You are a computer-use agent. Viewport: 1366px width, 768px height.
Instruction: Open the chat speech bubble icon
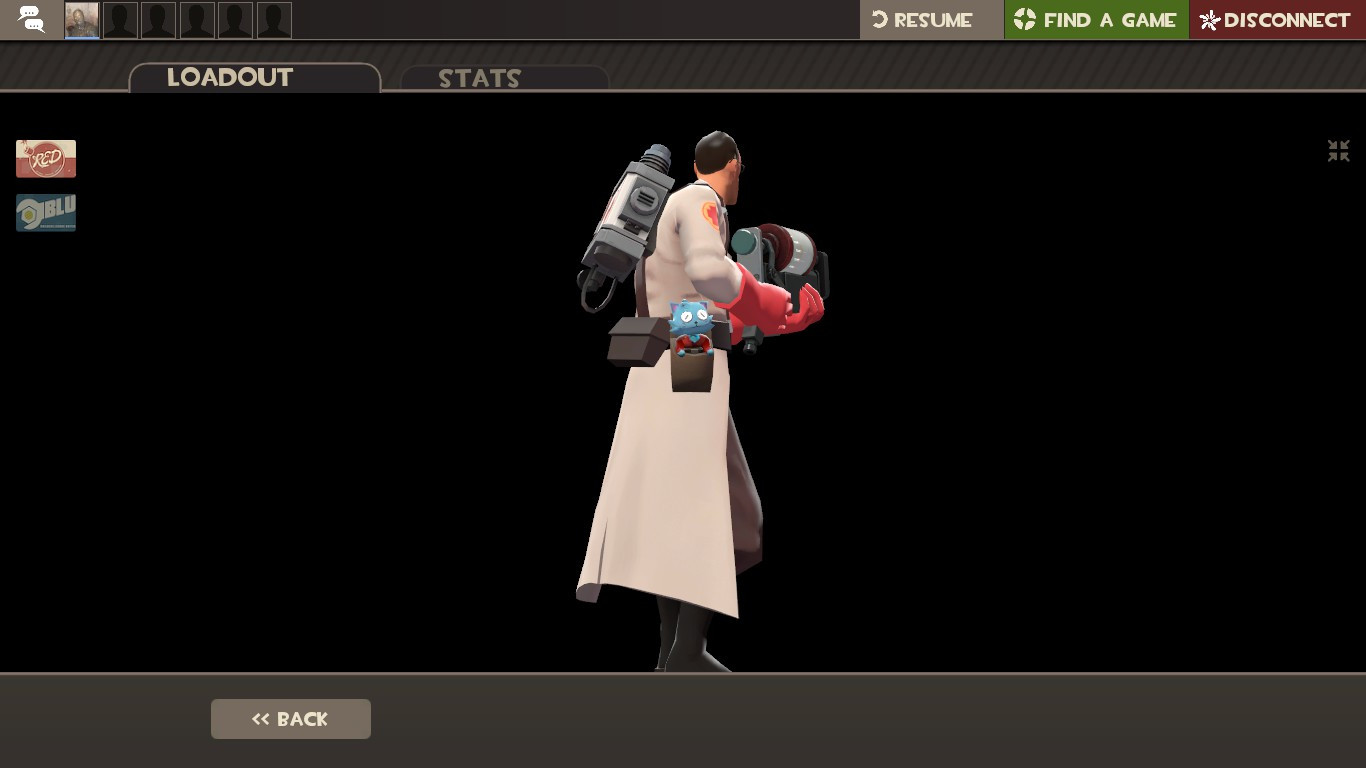coord(30,20)
